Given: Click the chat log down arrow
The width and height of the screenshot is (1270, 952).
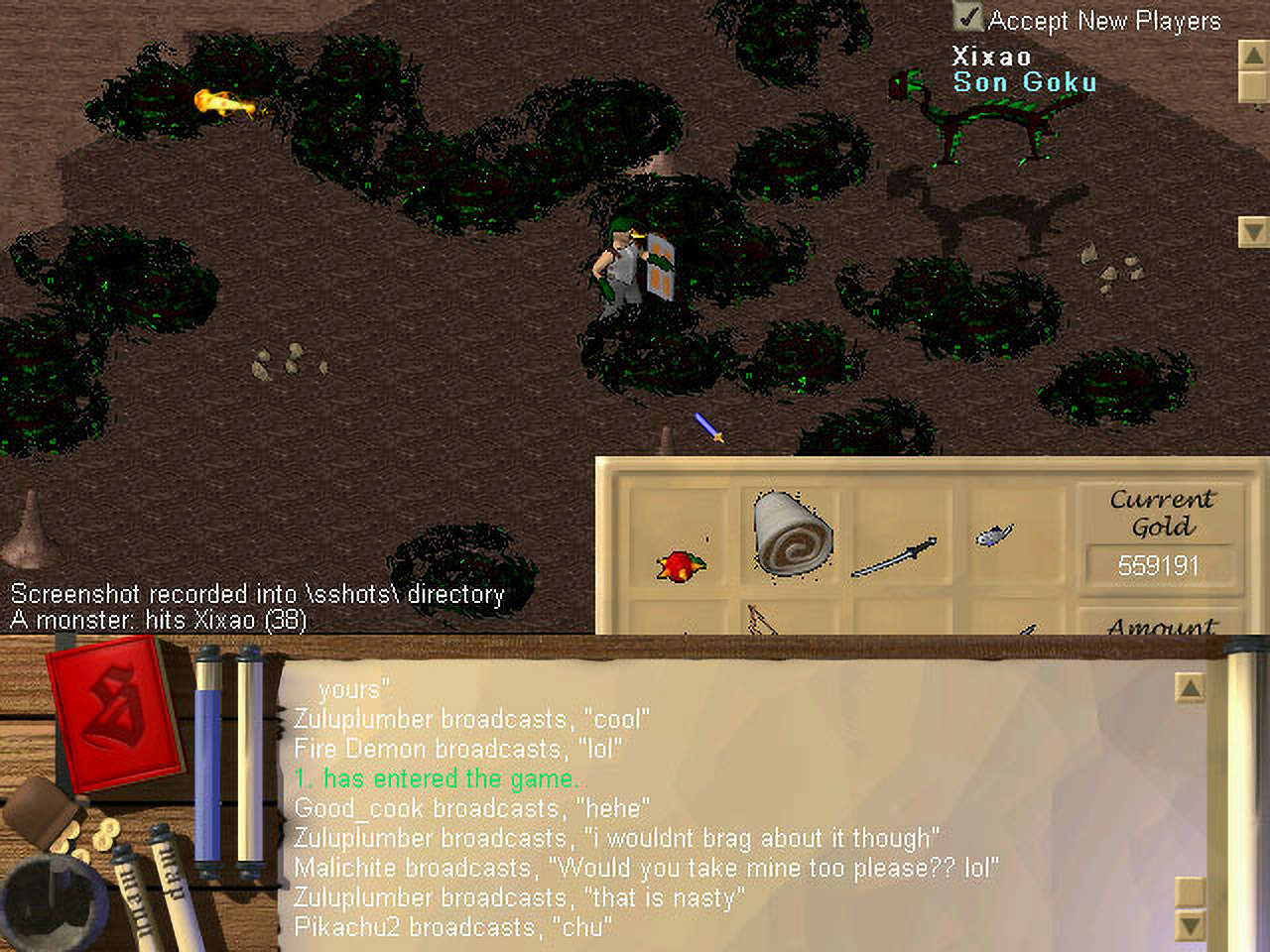Looking at the screenshot, I should pyautogui.click(x=1190, y=926).
